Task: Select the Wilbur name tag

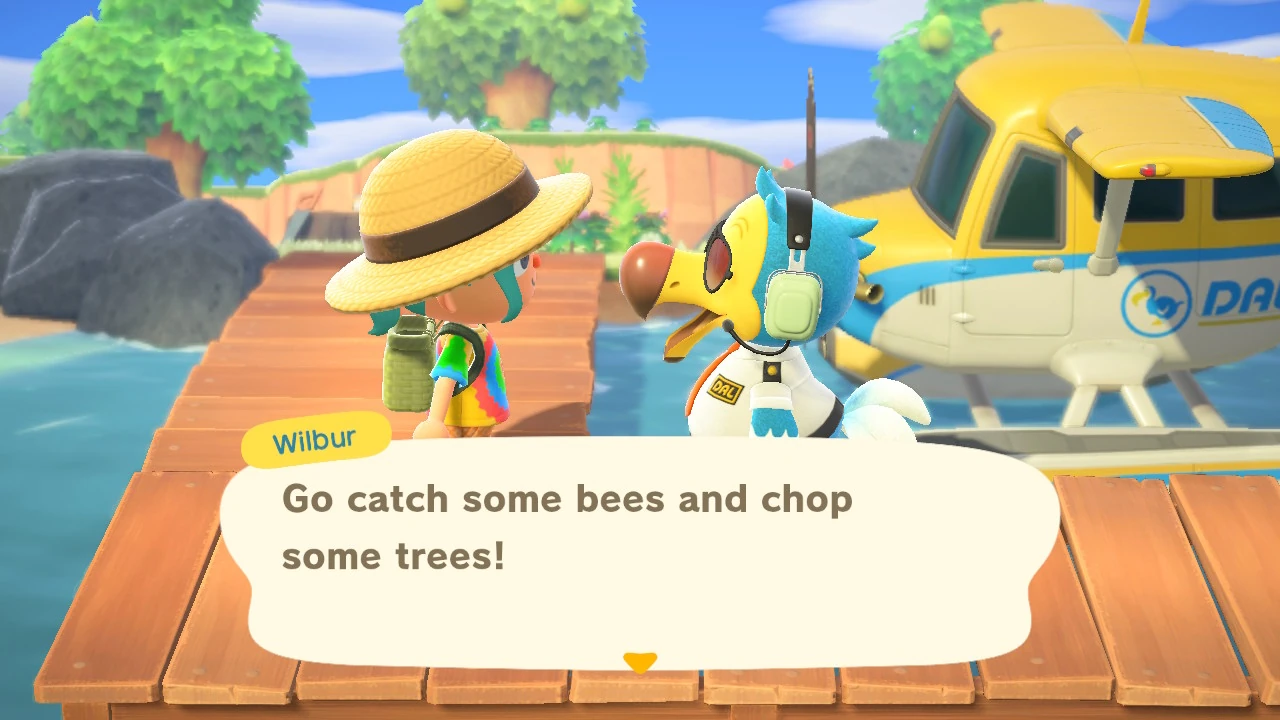Action: click(x=315, y=437)
